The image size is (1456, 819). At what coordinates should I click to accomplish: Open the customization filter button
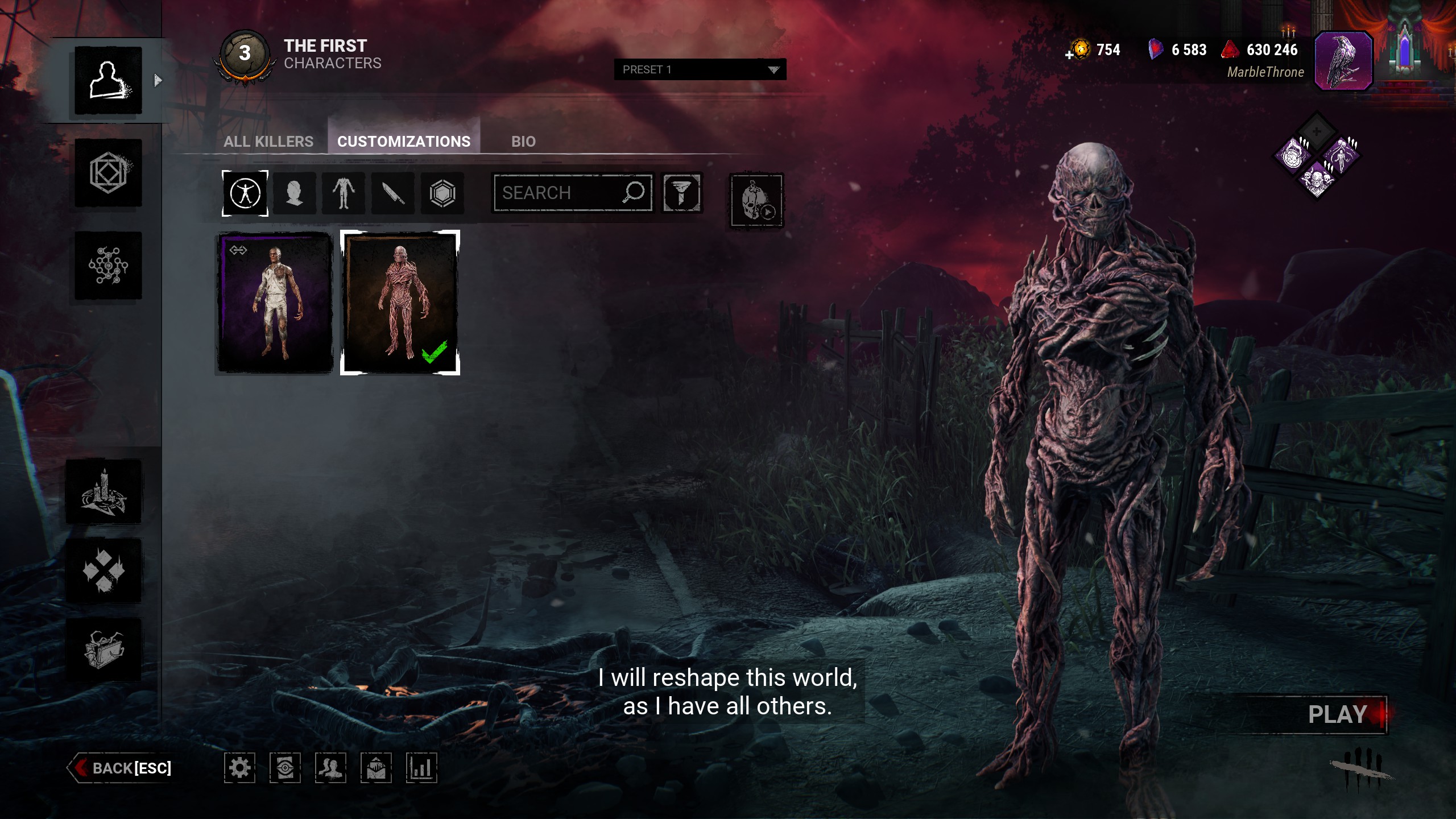pyautogui.click(x=681, y=193)
